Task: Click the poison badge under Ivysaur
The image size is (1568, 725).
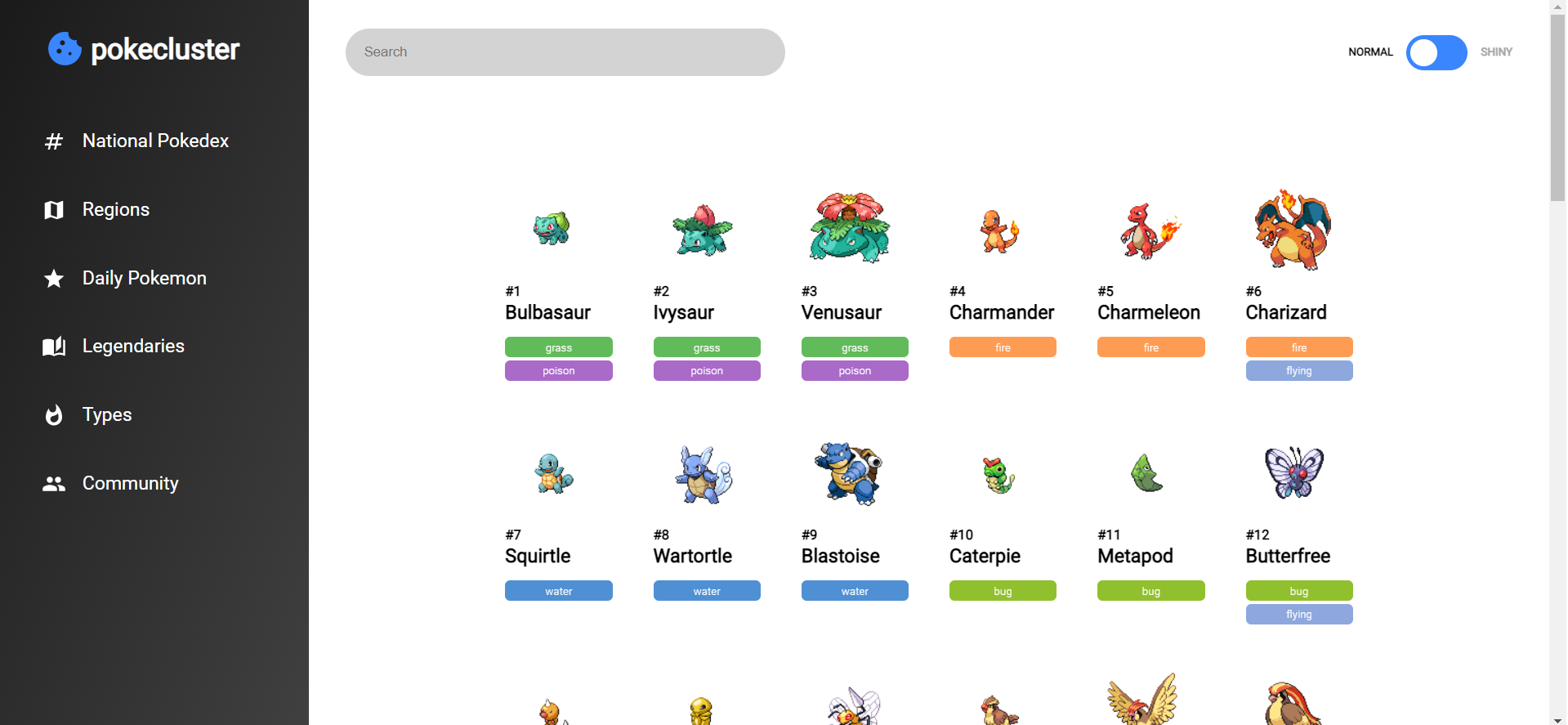Action: 706,370
